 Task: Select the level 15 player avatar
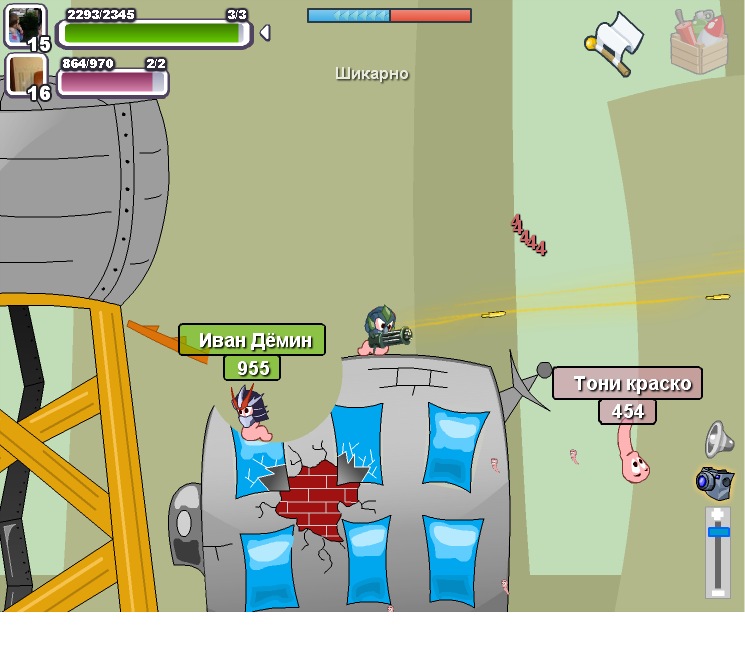[26, 25]
